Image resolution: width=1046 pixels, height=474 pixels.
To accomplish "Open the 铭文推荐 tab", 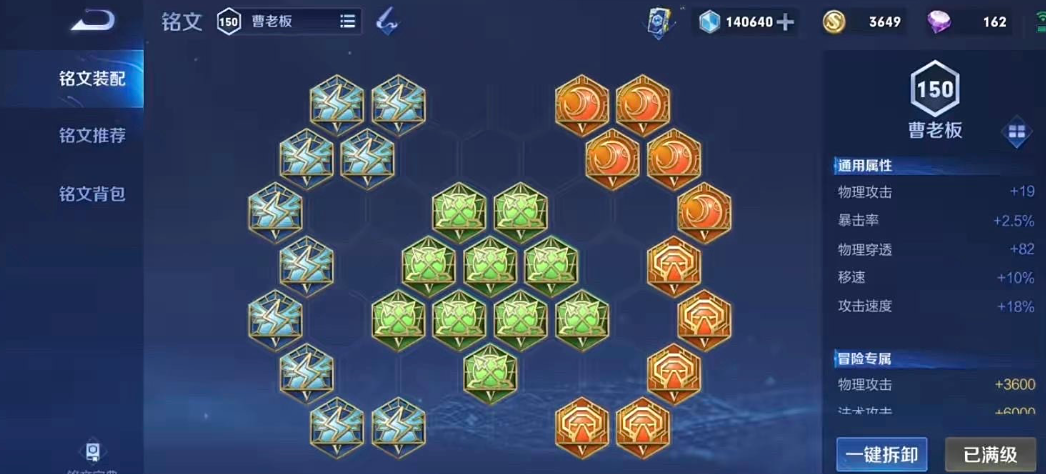I will pyautogui.click(x=91, y=136).
